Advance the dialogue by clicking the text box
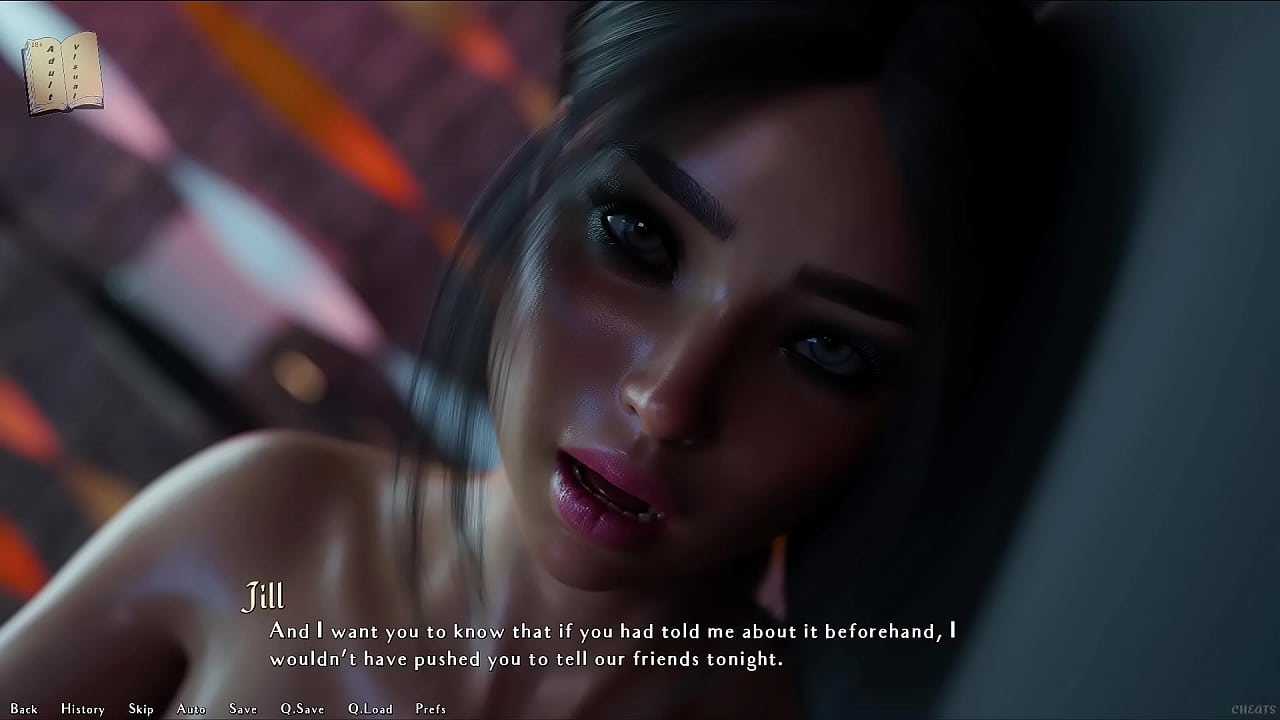 [640, 645]
